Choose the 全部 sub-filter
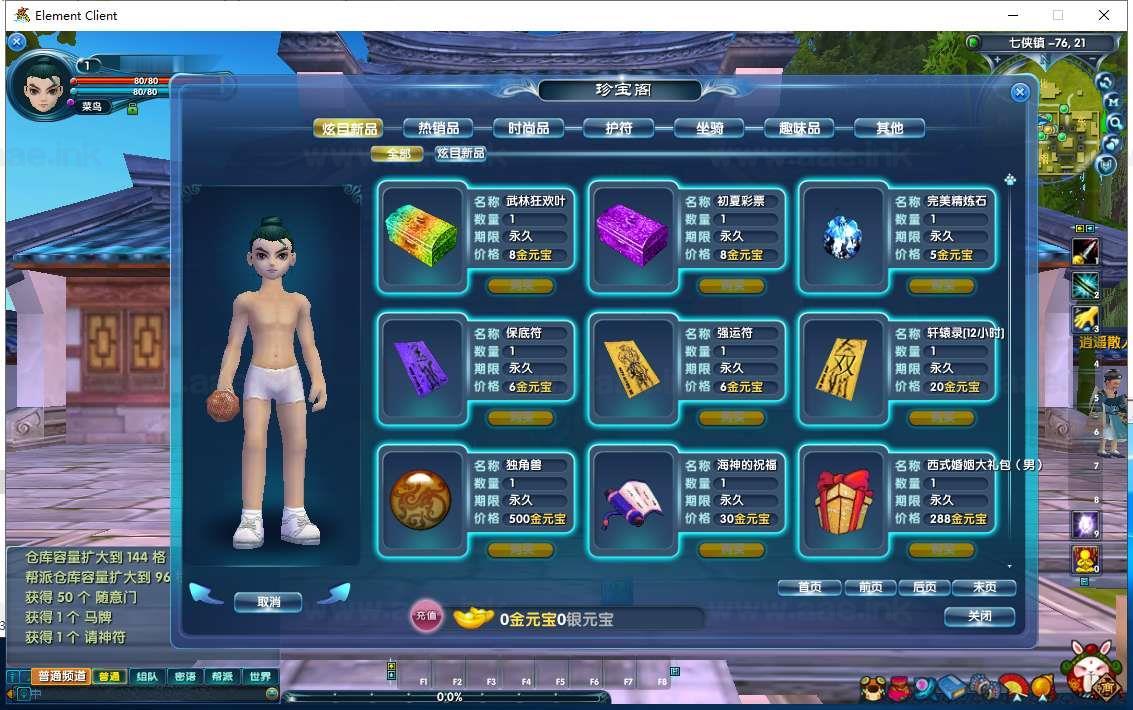The width and height of the screenshot is (1133, 710). coord(397,153)
